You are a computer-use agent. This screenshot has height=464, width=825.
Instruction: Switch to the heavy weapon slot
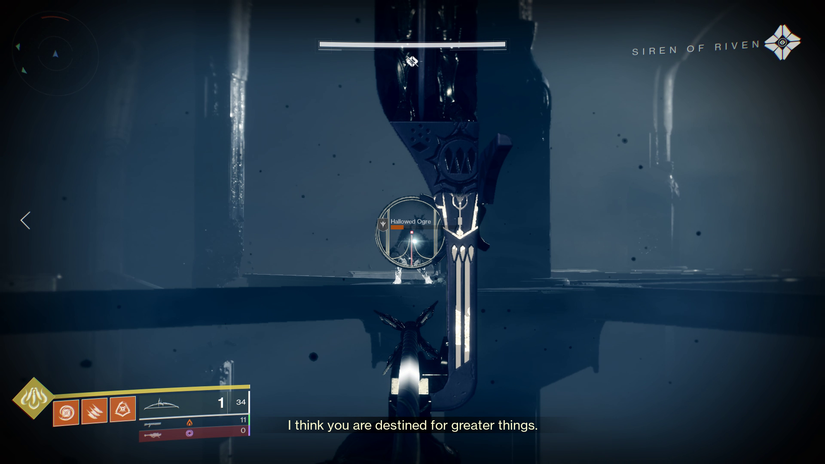[192, 433]
